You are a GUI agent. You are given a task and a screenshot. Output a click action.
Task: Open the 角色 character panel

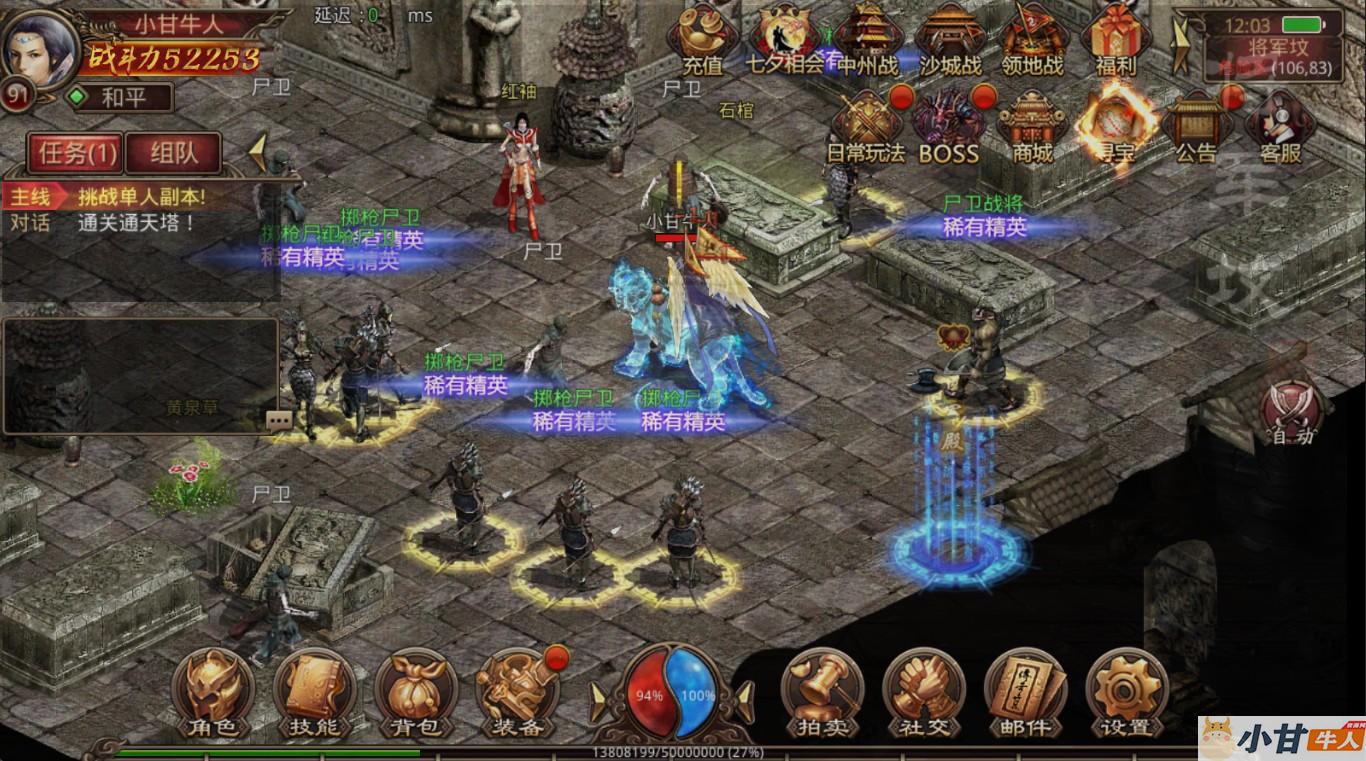click(x=213, y=693)
